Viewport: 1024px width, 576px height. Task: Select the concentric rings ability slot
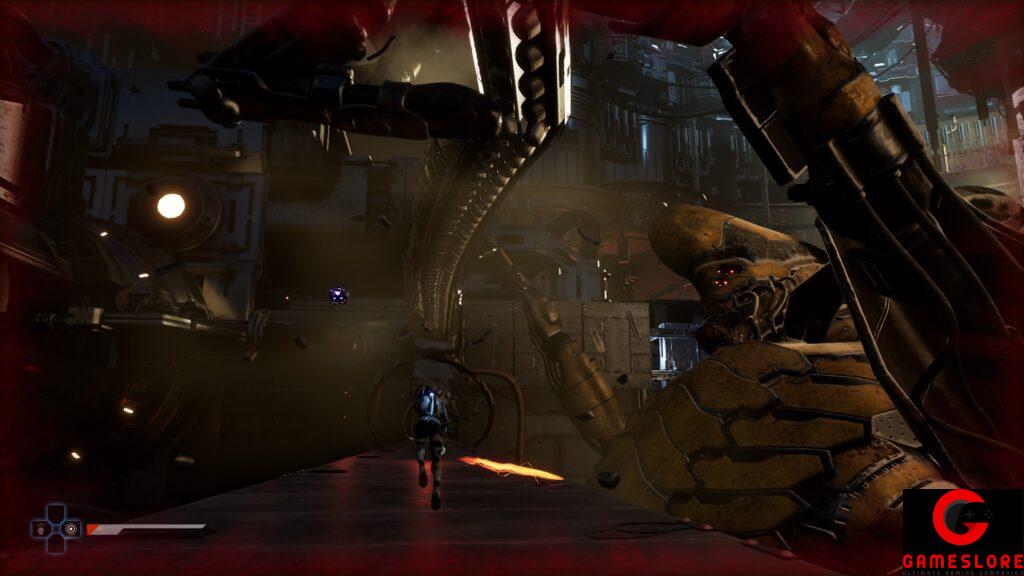click(71, 529)
